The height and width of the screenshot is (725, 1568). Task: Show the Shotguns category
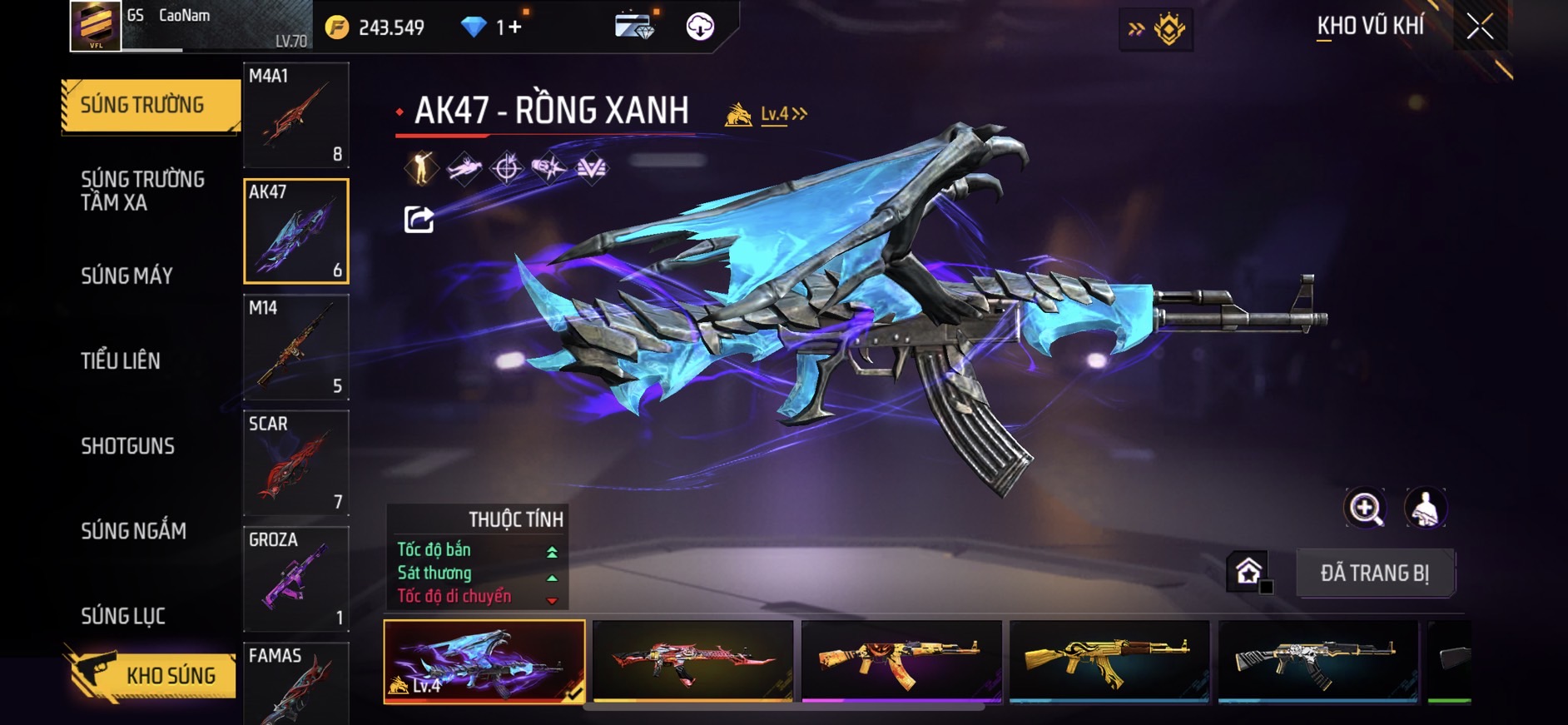pyautogui.click(x=127, y=446)
